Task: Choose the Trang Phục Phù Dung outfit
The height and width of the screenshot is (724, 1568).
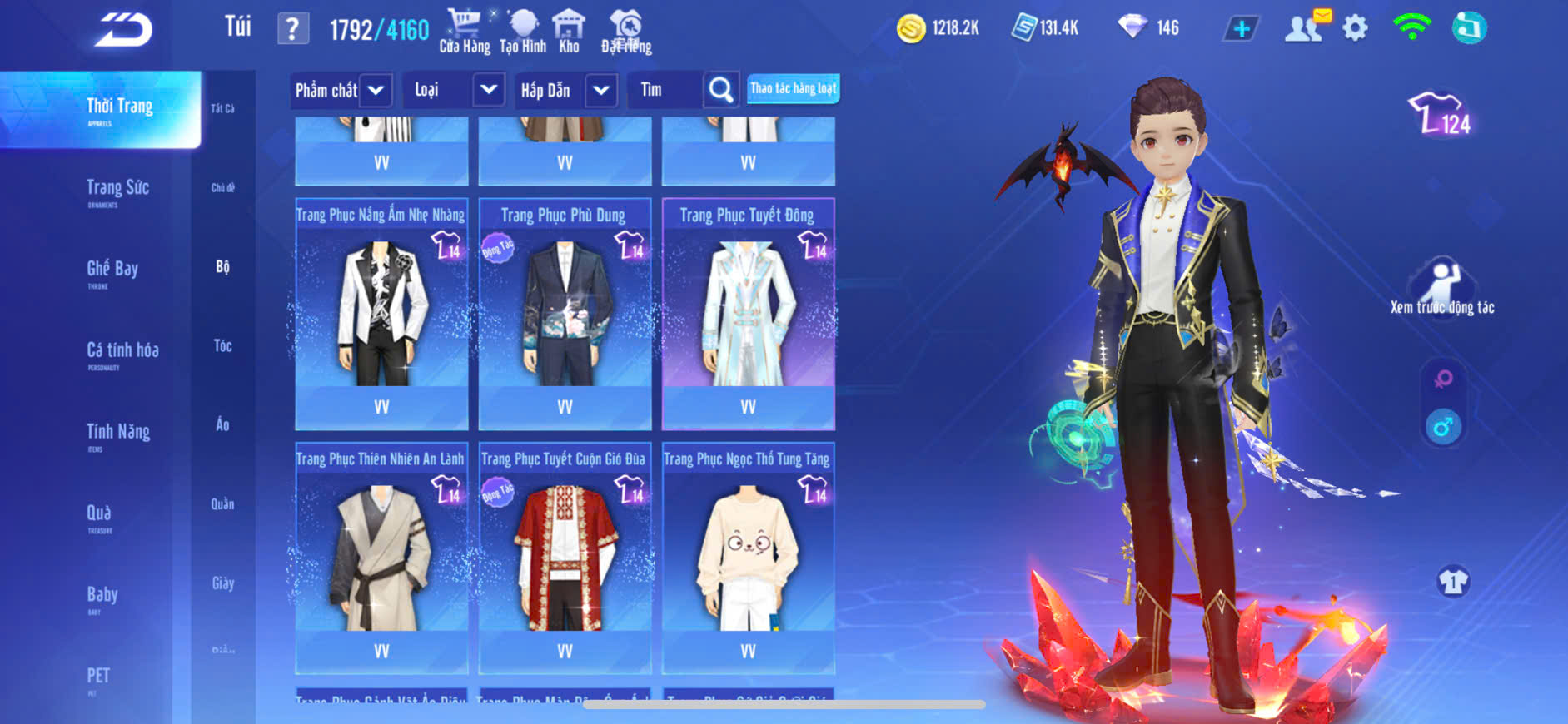Action: 565,314
